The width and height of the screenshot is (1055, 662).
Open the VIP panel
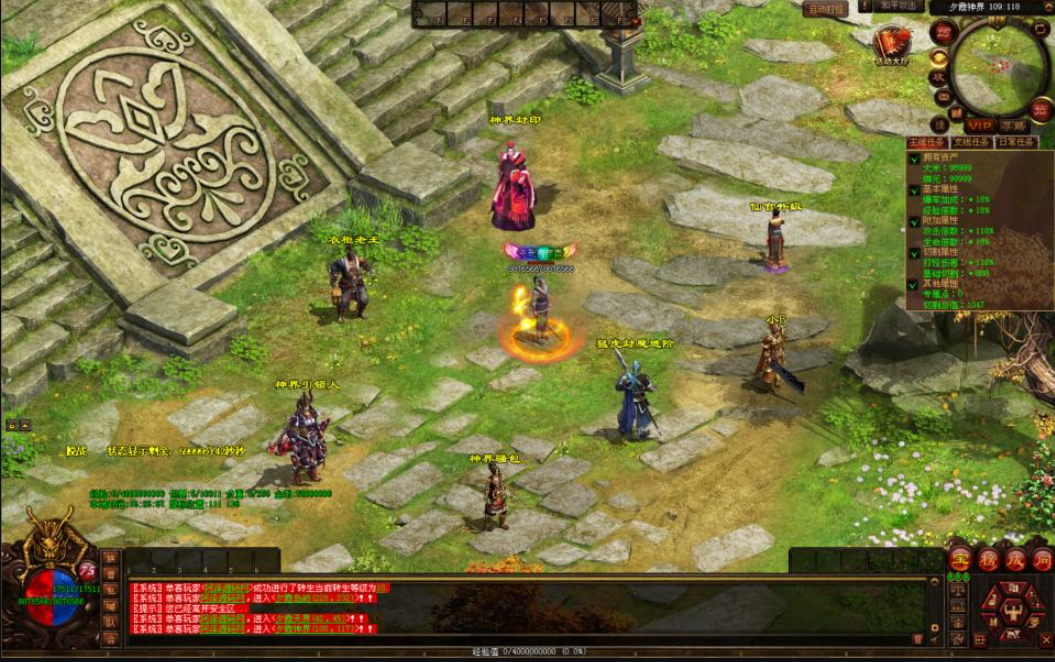(980, 126)
